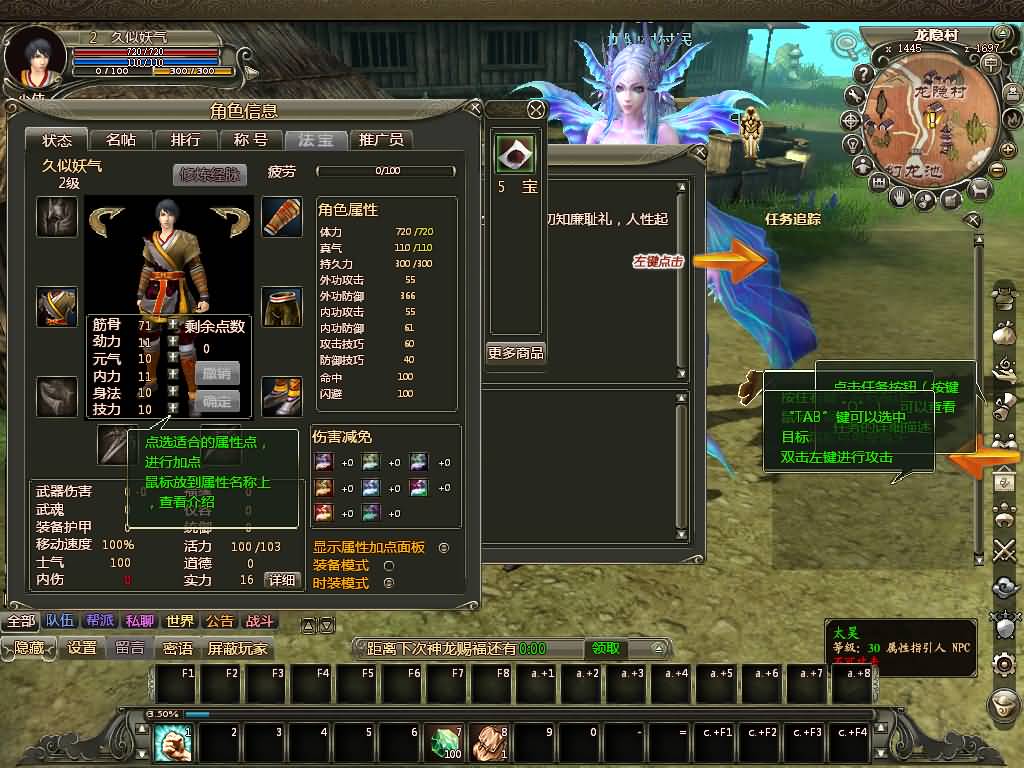Cancel attribute allocation with 撤销
Image resolution: width=1024 pixels, height=768 pixels.
(x=217, y=372)
